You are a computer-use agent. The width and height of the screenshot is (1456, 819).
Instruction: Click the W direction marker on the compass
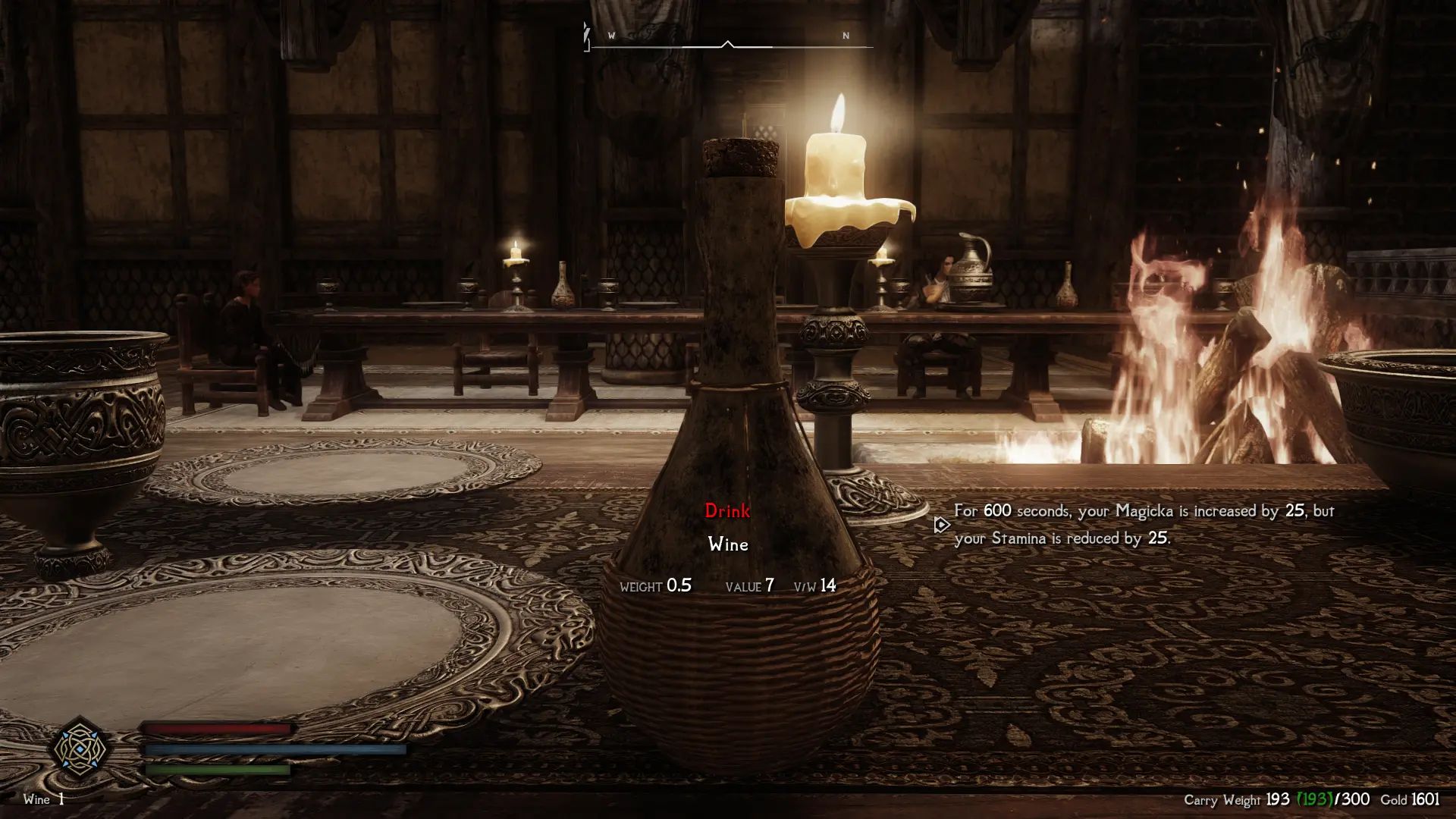click(611, 35)
